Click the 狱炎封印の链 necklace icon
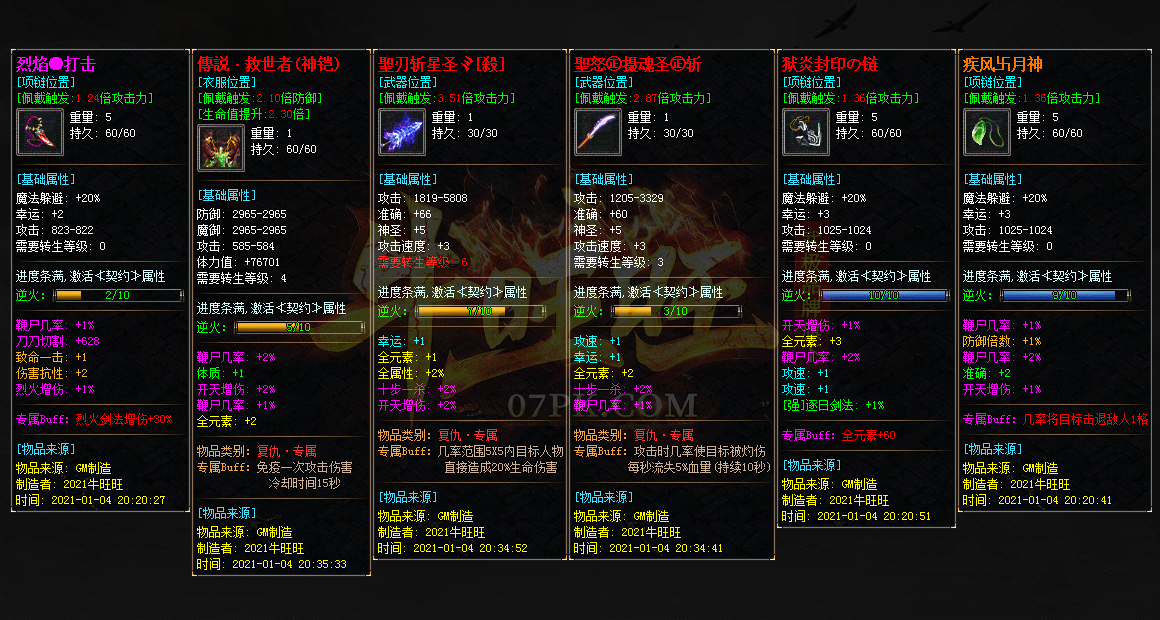This screenshot has height=620, width=1160. [x=806, y=131]
